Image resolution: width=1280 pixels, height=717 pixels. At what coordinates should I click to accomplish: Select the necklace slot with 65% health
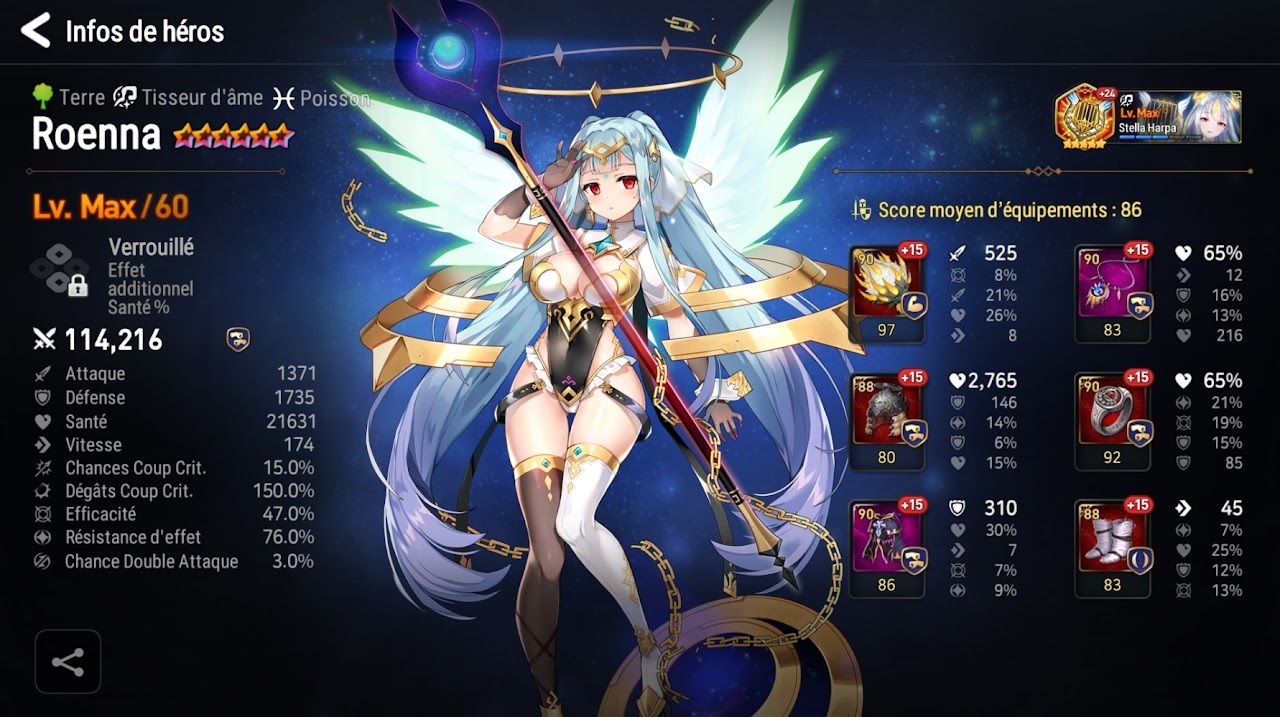coord(1112,293)
